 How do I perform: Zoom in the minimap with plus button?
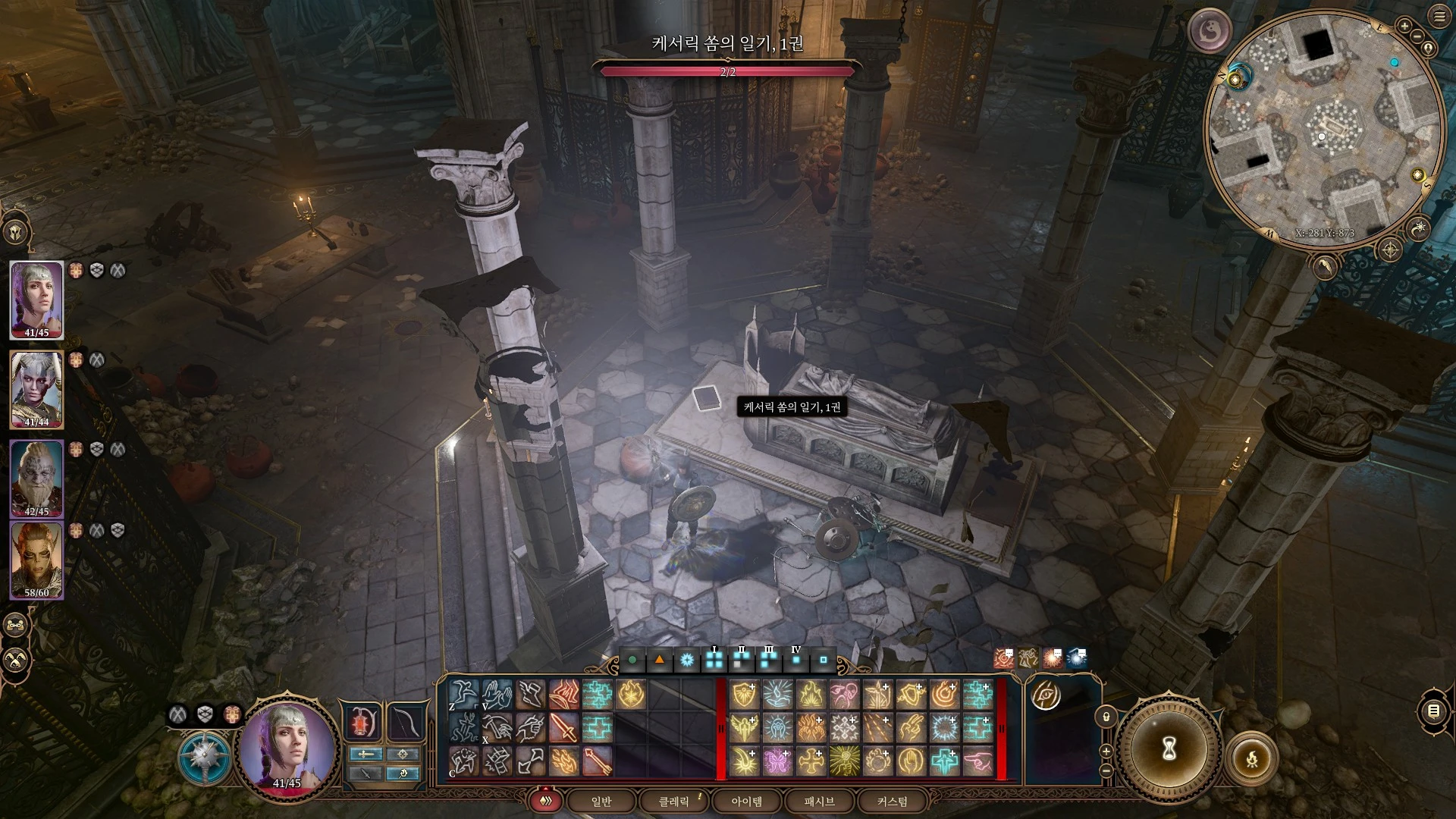click(x=1404, y=27)
